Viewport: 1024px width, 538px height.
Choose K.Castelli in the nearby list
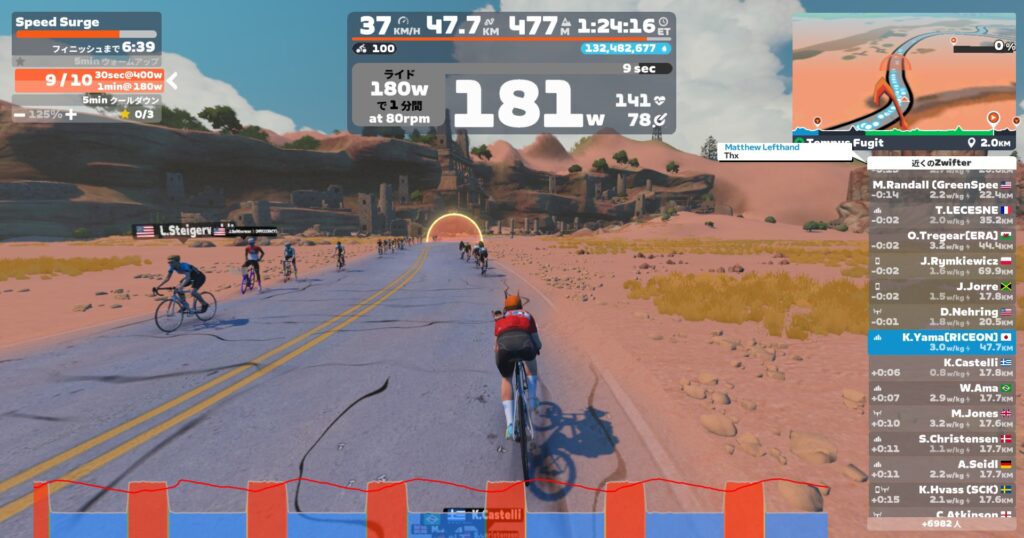(x=942, y=367)
